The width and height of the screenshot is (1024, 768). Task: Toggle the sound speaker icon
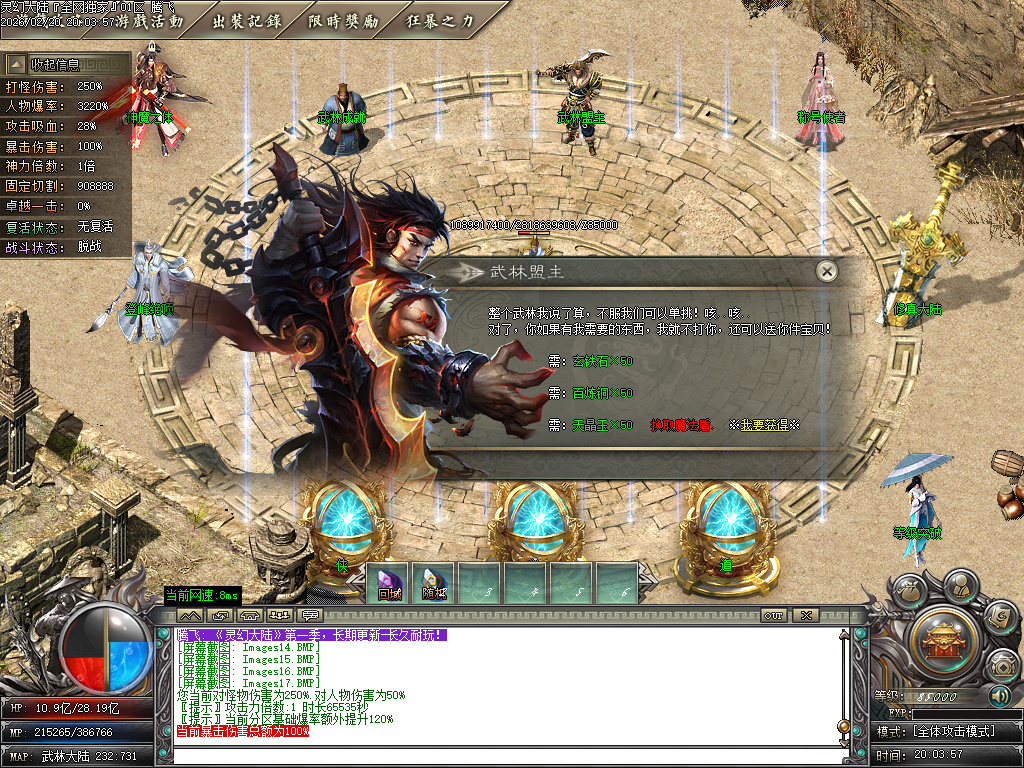click(x=1000, y=696)
